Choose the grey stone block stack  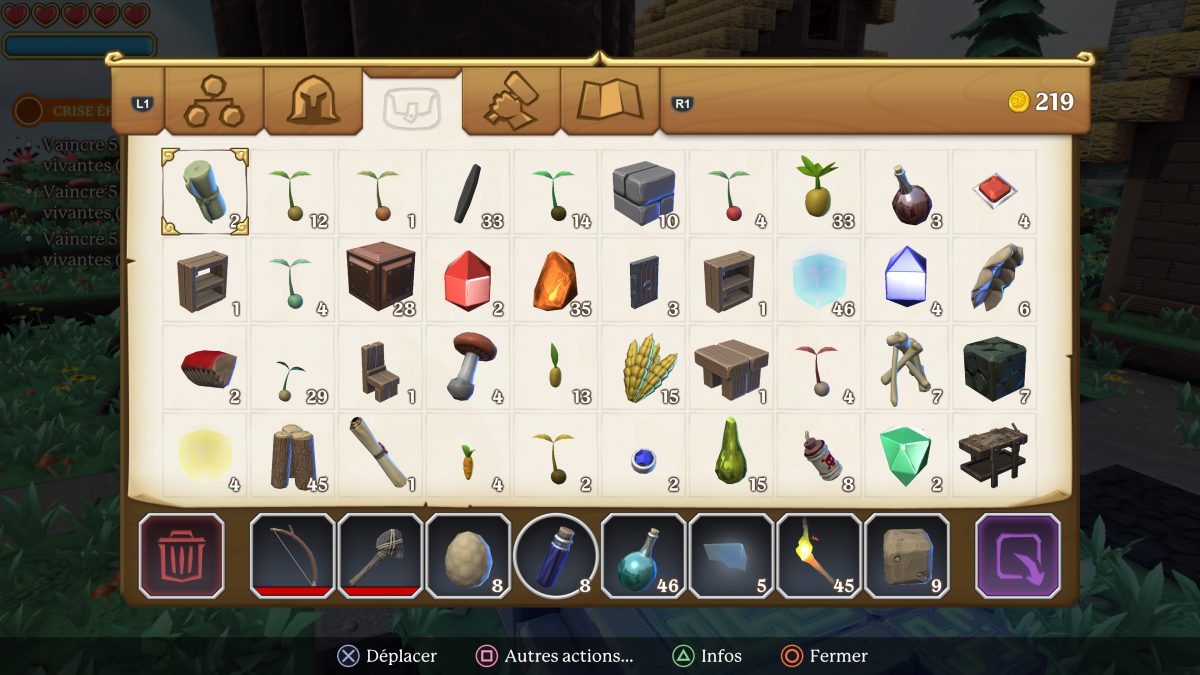pos(644,192)
